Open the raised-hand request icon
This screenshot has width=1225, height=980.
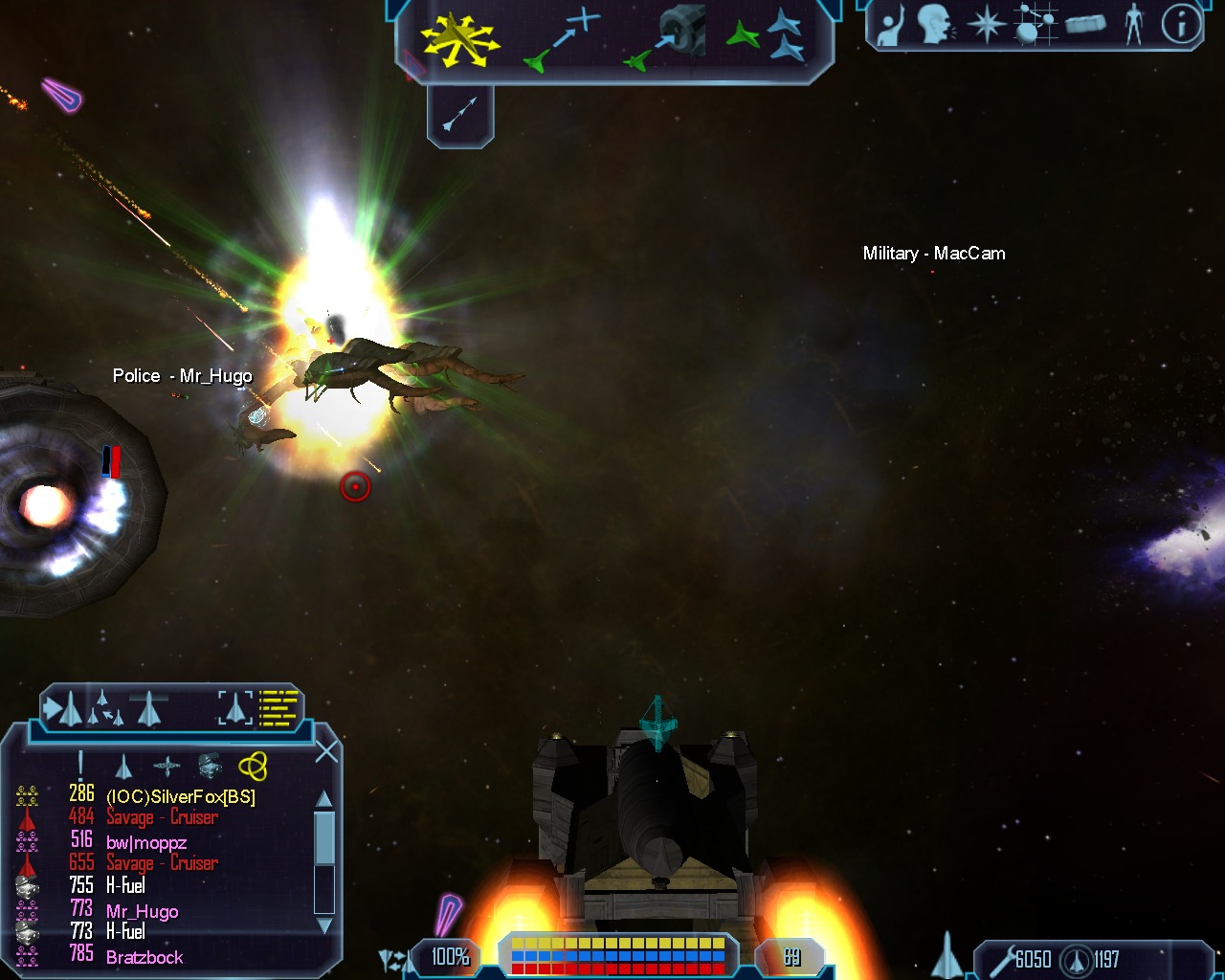tap(891, 25)
